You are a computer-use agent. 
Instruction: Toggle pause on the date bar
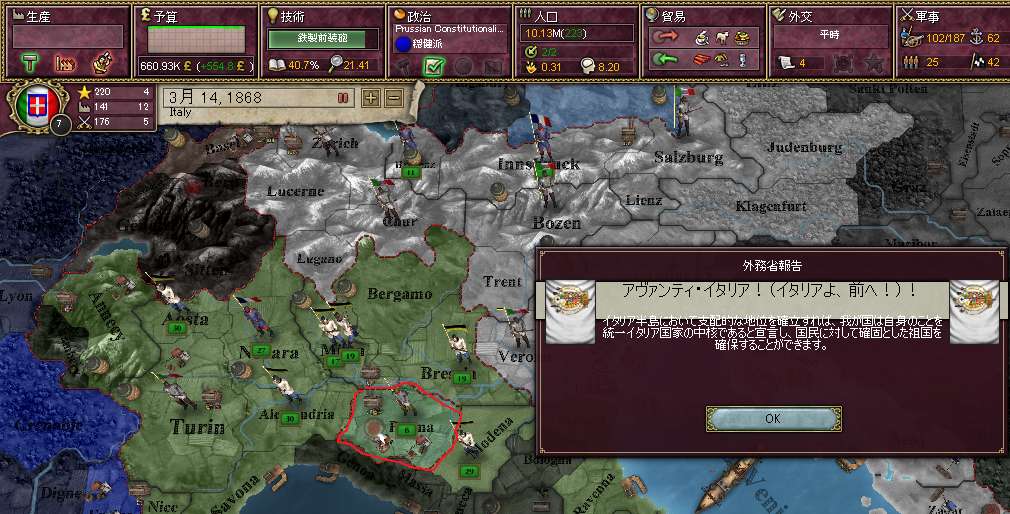pyautogui.click(x=342, y=98)
